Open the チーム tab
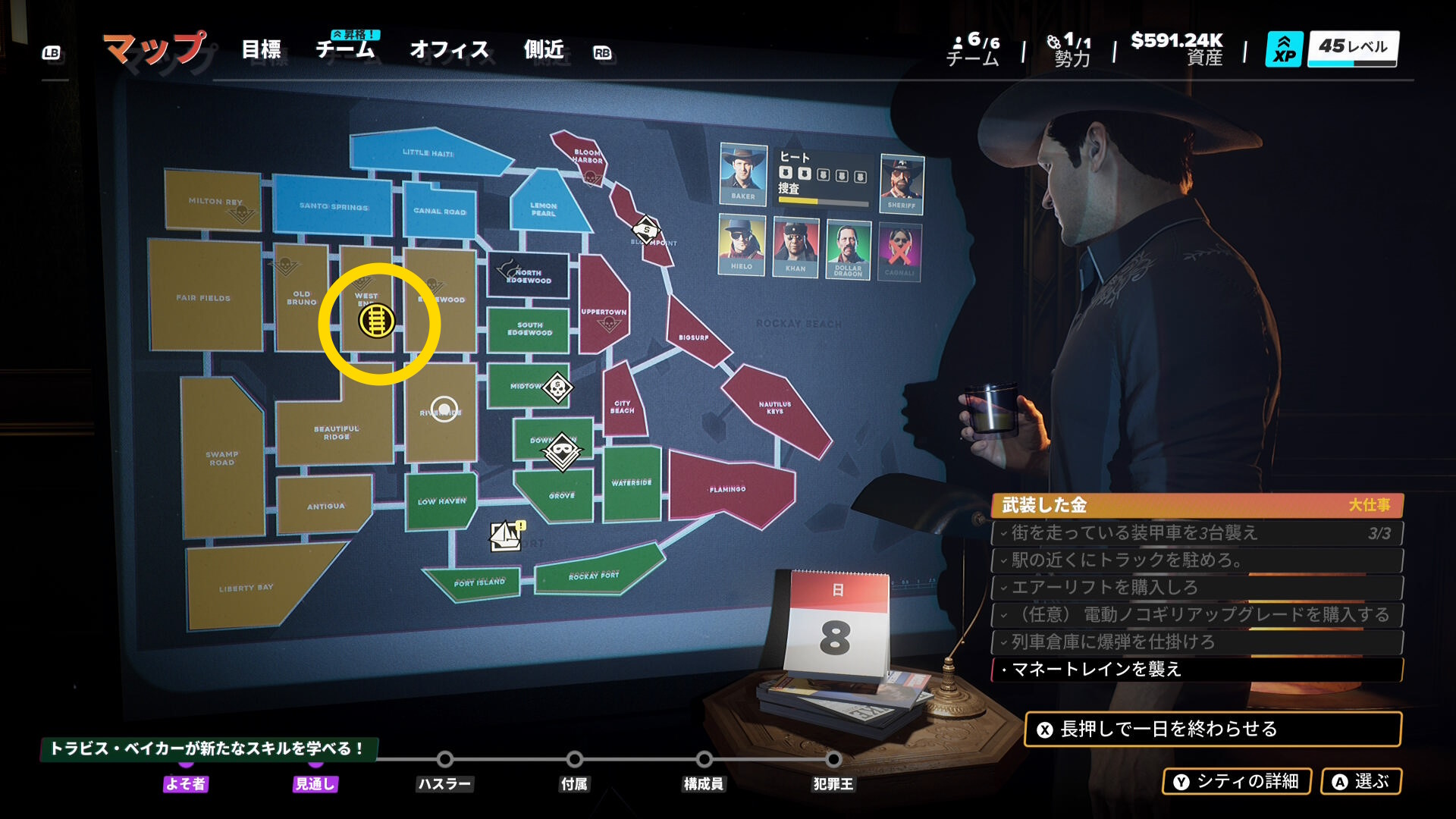 [x=345, y=50]
